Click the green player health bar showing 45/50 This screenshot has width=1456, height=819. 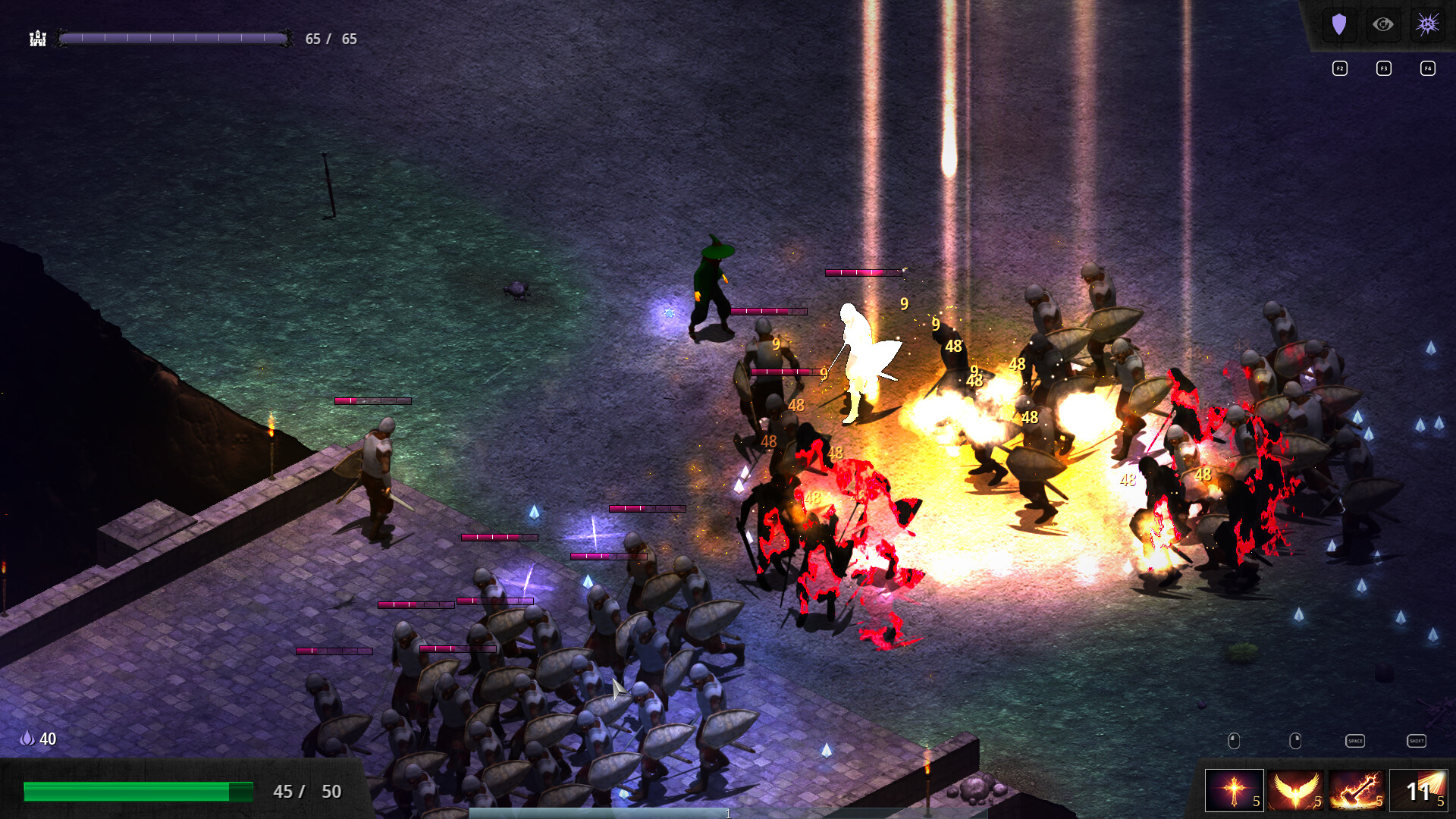click(138, 791)
